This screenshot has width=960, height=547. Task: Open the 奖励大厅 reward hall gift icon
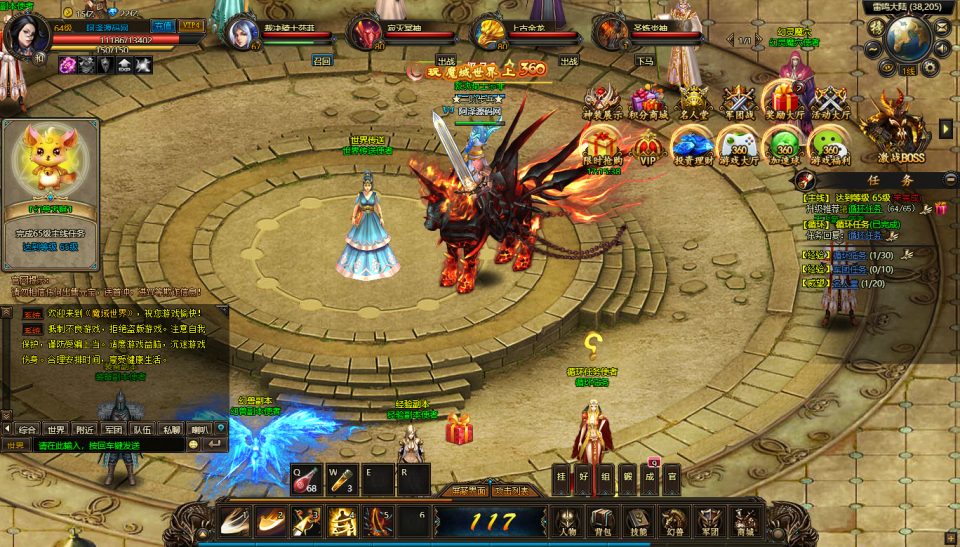click(x=784, y=102)
